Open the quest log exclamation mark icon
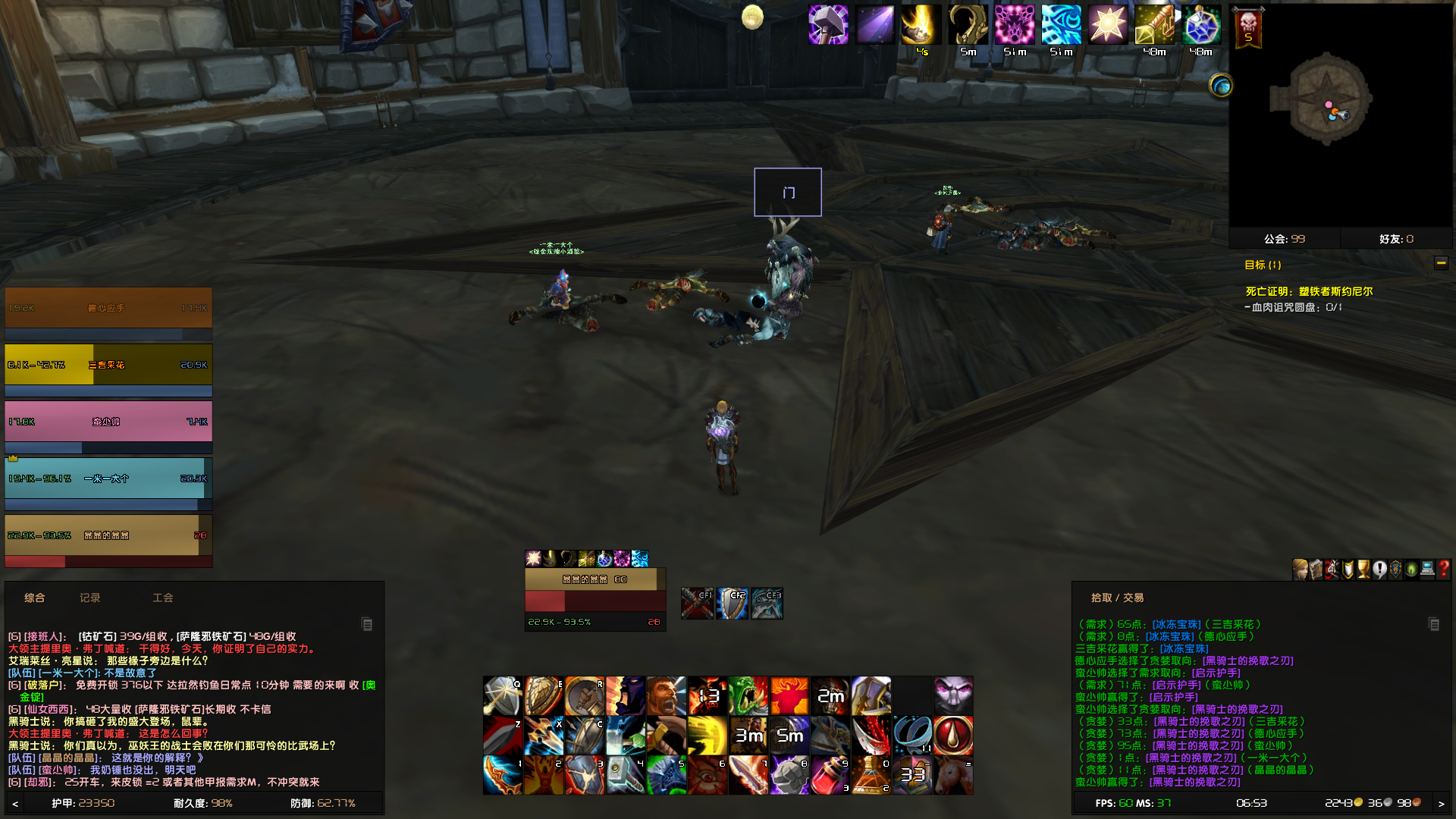Screen dimensions: 1456x819 click(x=1379, y=570)
